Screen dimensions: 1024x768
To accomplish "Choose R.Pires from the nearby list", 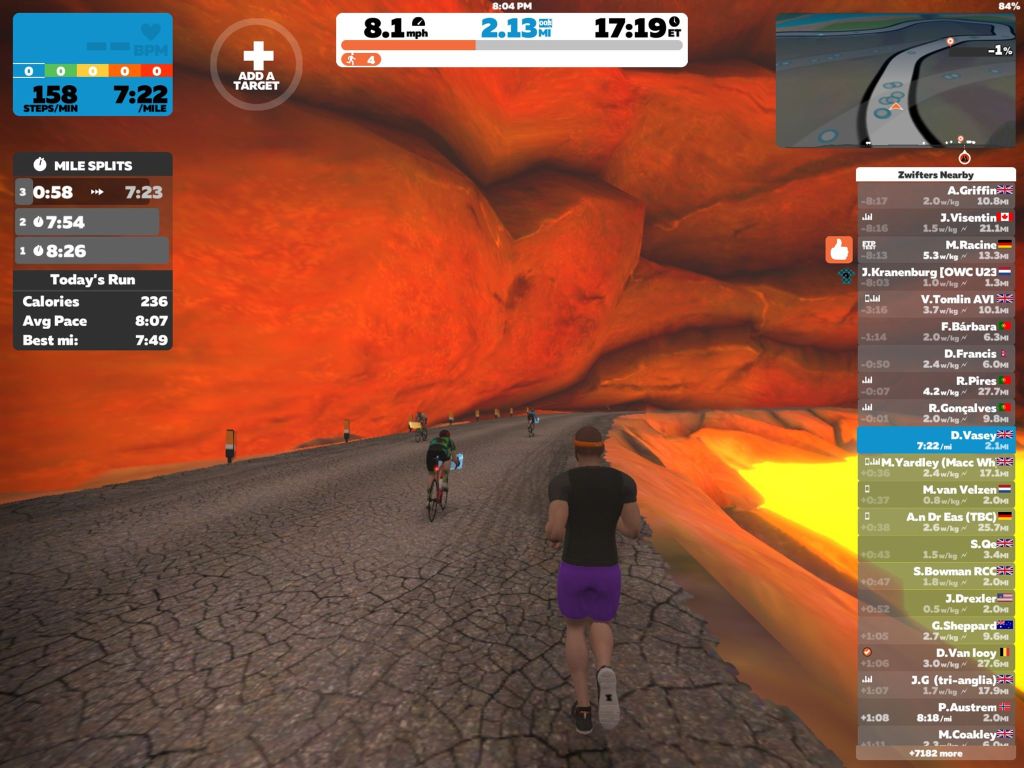I will (935, 386).
